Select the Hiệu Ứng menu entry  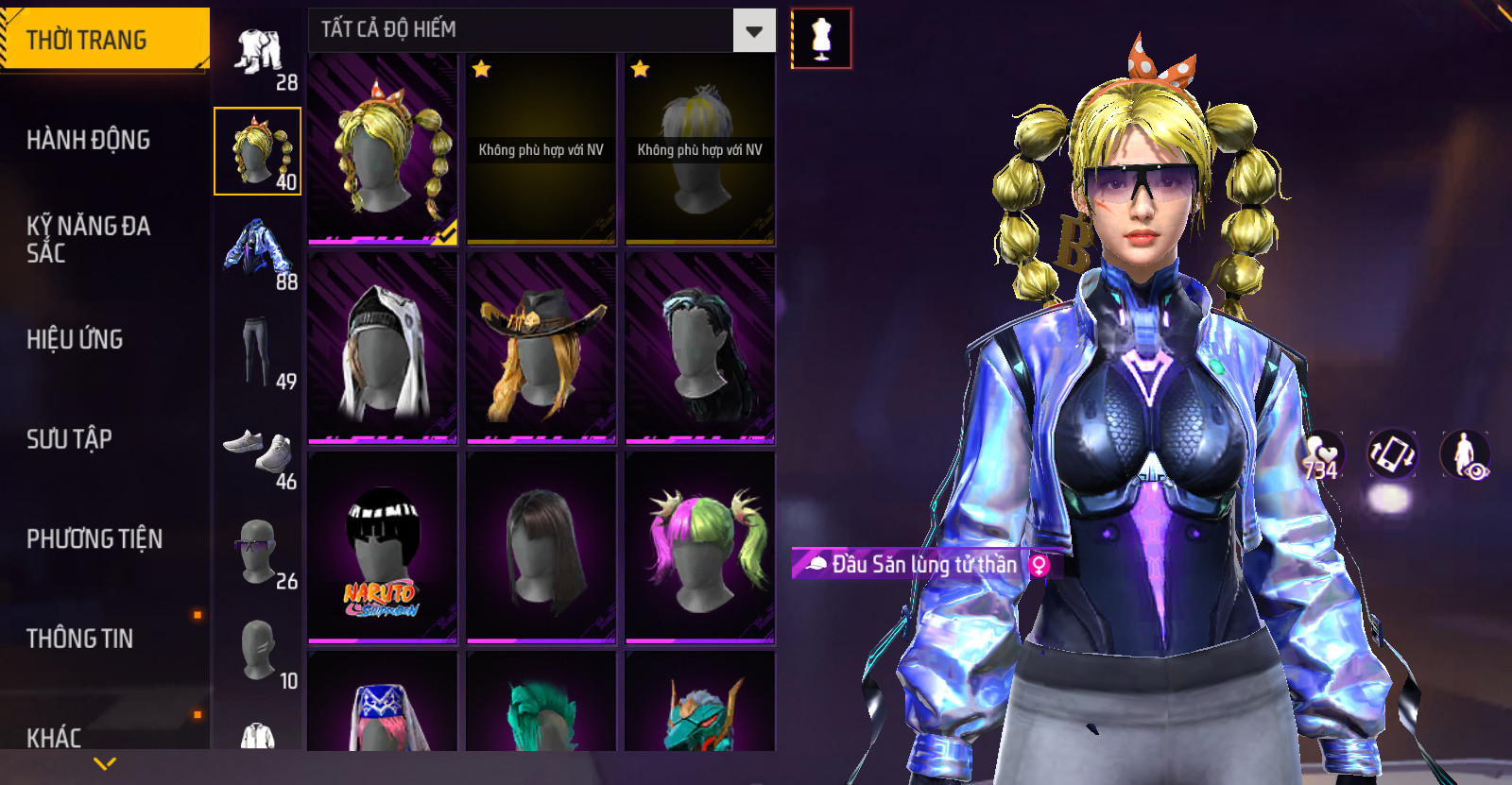click(x=75, y=339)
